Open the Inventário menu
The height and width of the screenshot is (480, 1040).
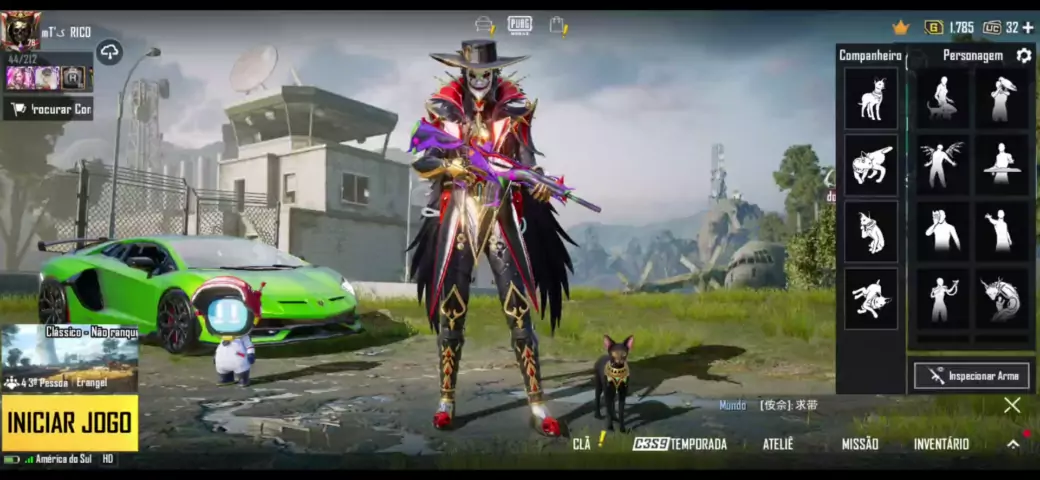941,444
